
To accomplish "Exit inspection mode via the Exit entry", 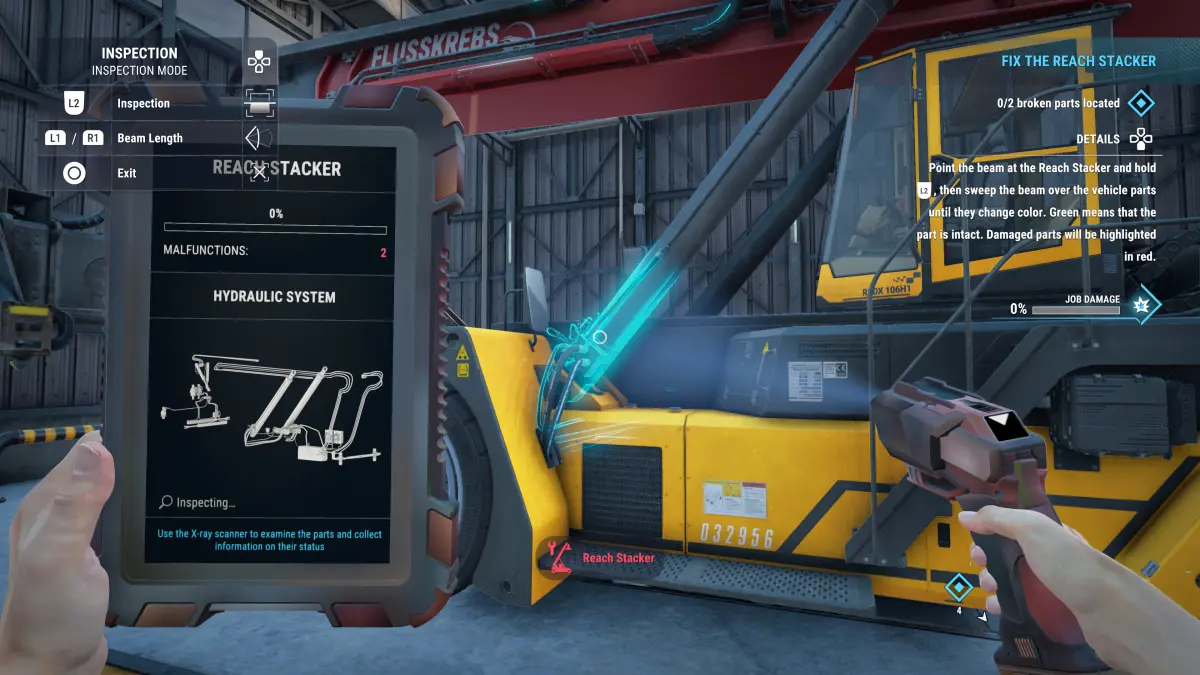I will 126,173.
